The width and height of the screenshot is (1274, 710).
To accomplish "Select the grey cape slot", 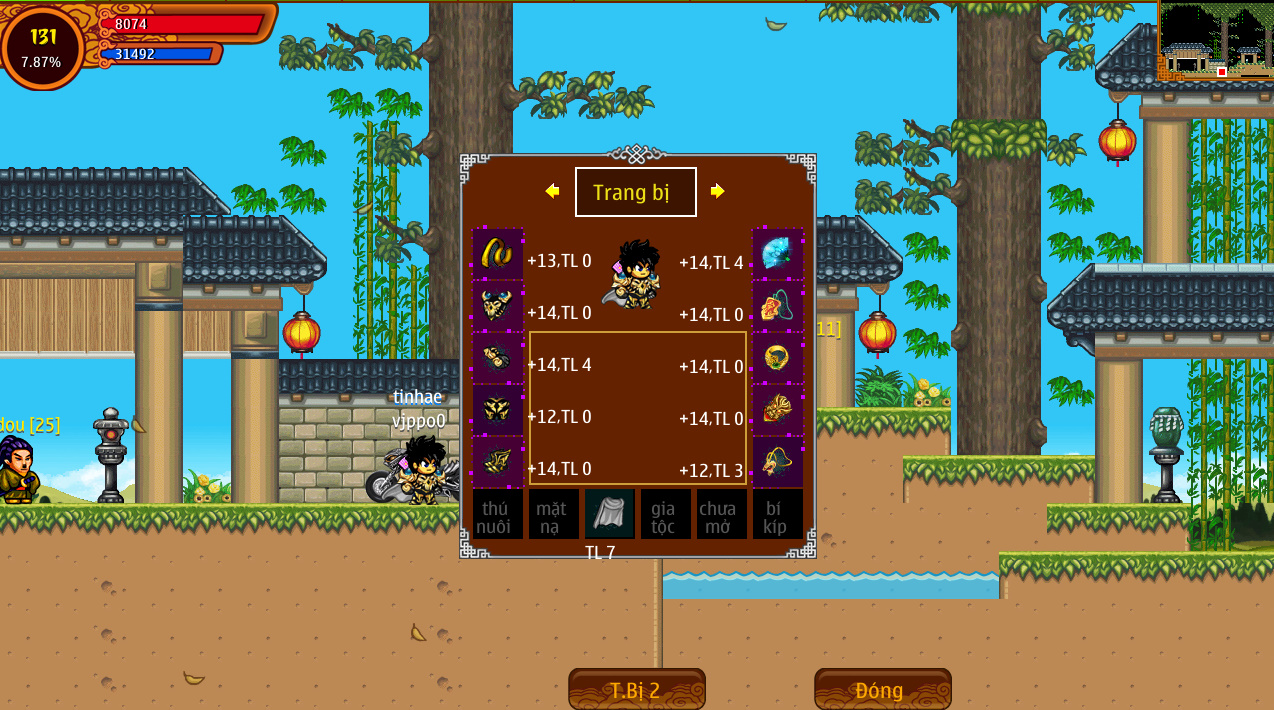I will 609,513.
